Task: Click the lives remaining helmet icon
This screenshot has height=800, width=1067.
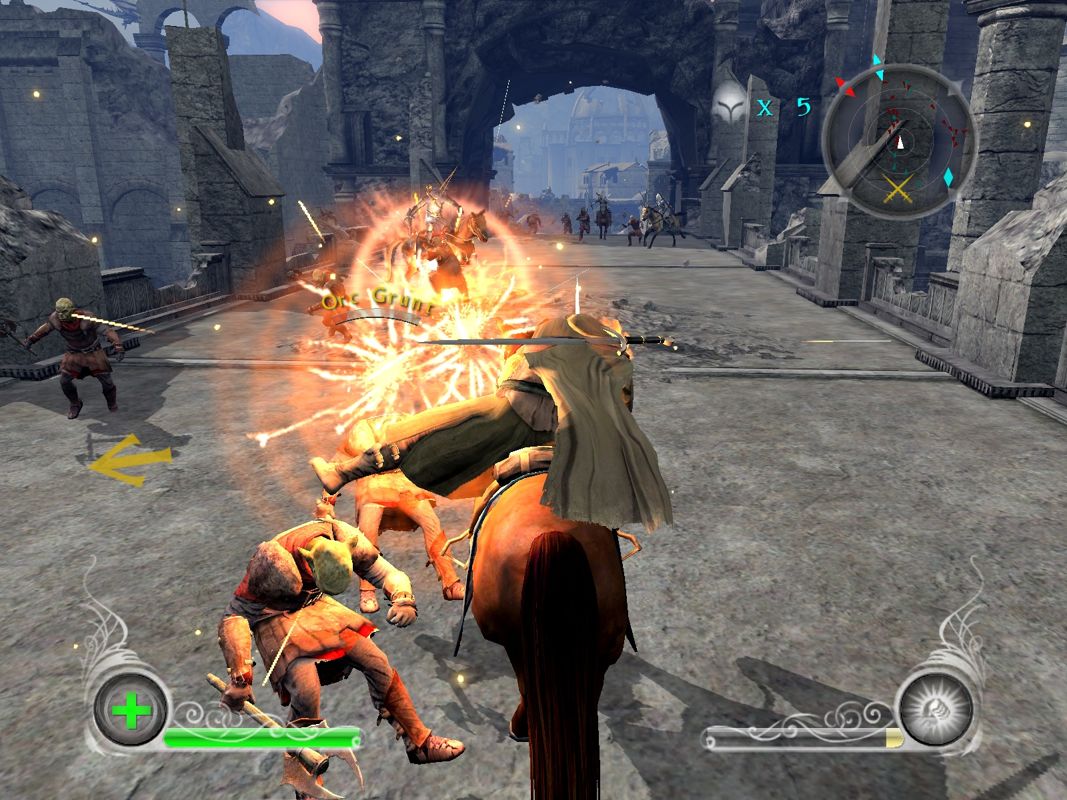Action: point(732,103)
